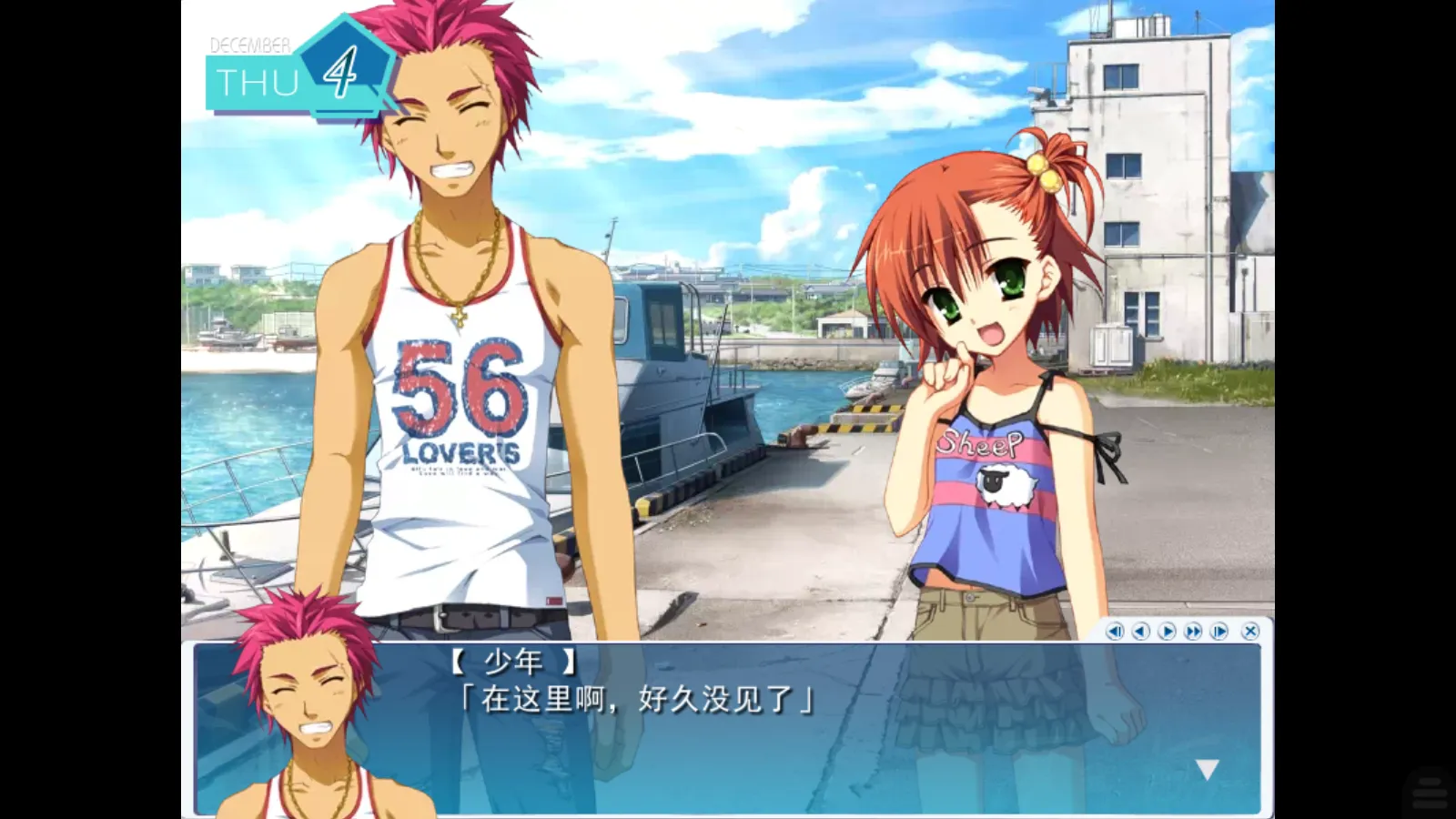The height and width of the screenshot is (819, 1456).
Task: Click the single left-arrow back button
Action: (x=1141, y=631)
